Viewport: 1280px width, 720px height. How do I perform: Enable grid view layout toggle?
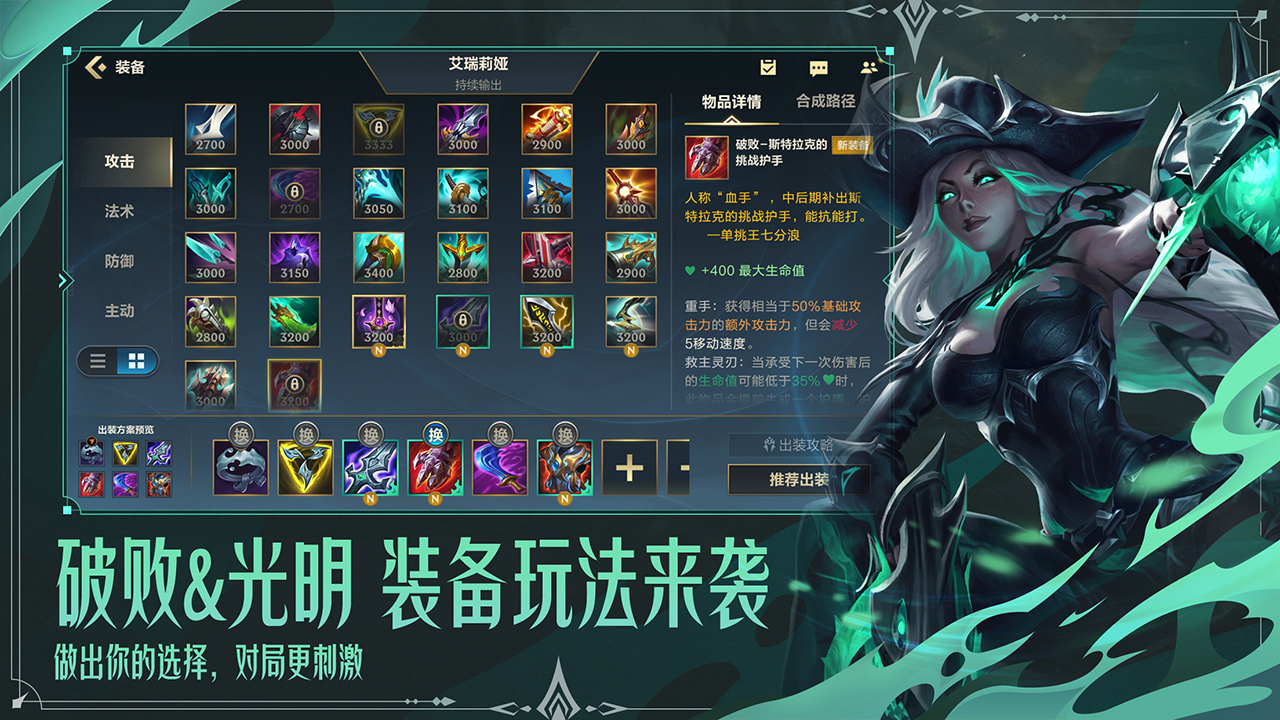click(139, 361)
